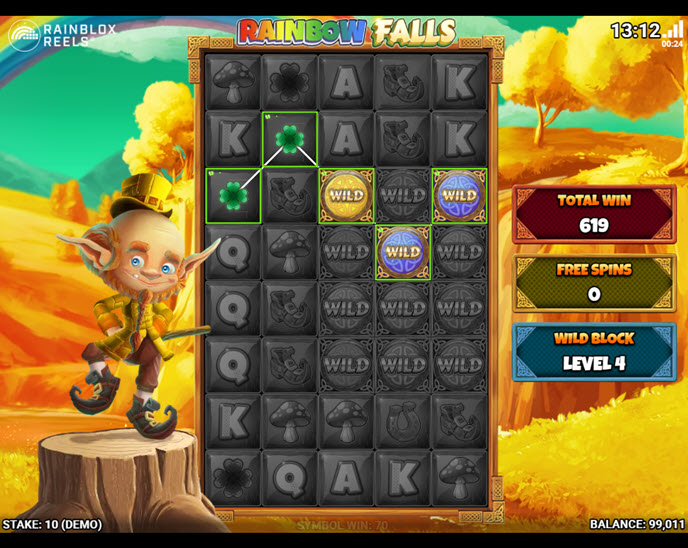The width and height of the screenshot is (688, 548).
Task: Open the Rainblox Reels logo
Action: coord(62,36)
